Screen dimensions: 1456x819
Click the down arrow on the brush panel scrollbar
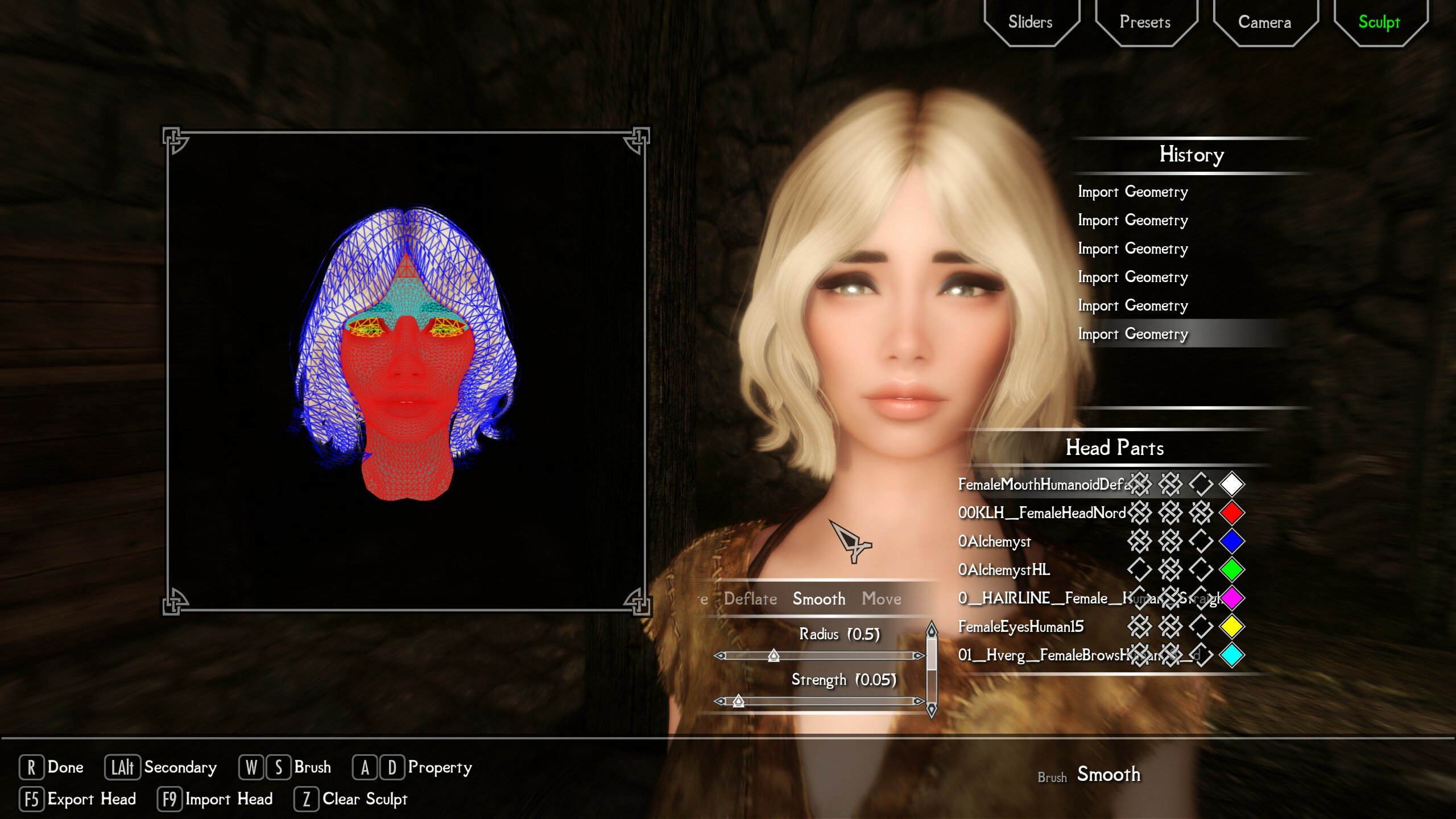pos(933,709)
